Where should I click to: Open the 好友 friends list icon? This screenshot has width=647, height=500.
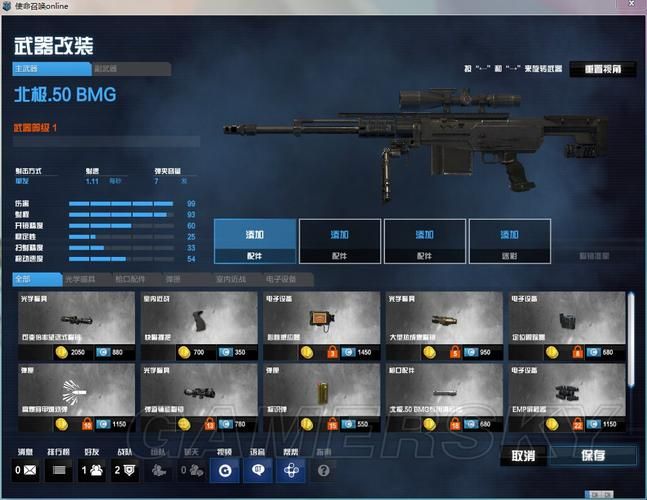(90, 469)
